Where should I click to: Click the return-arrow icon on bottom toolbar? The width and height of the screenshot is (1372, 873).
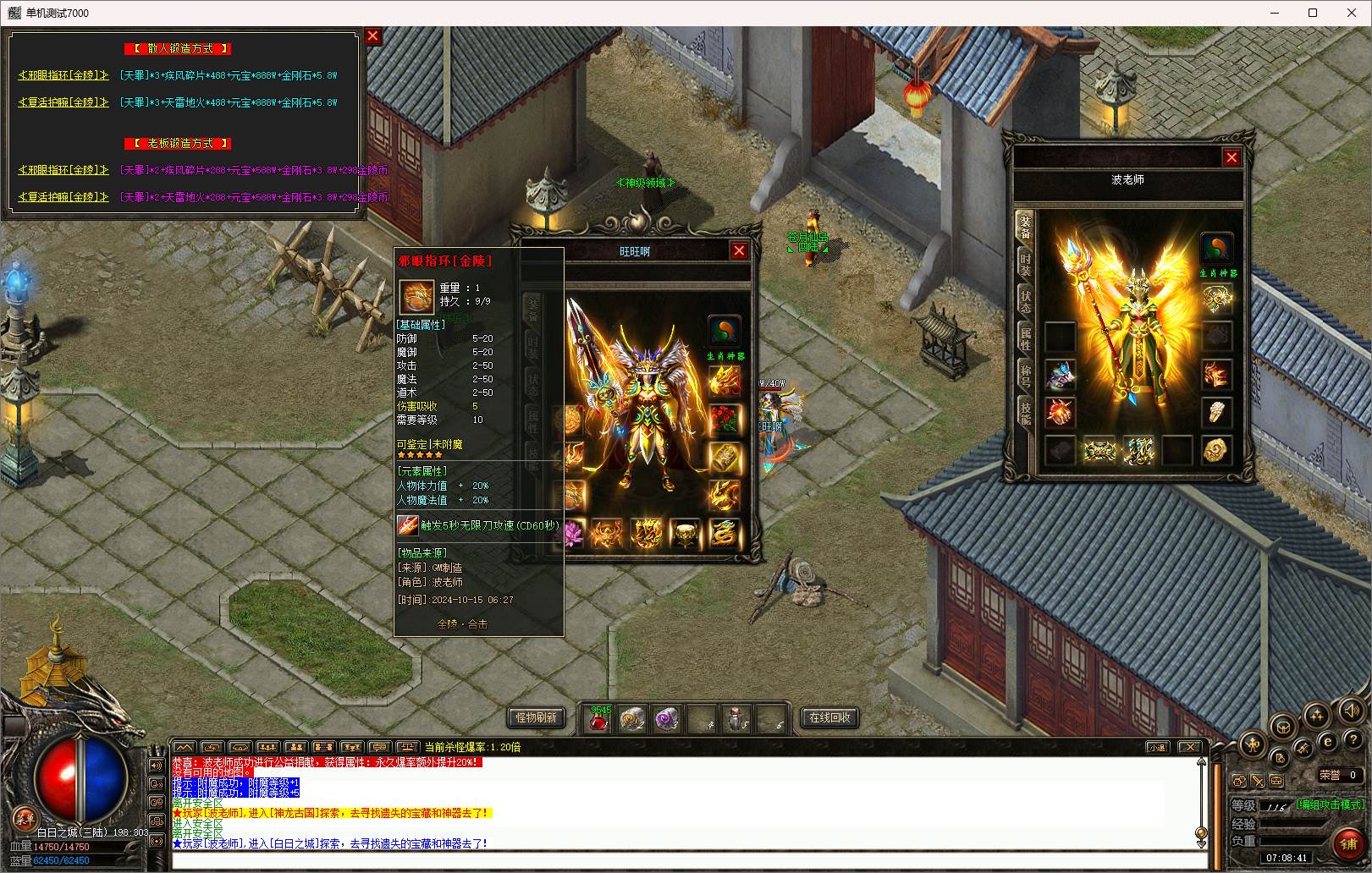tap(212, 748)
